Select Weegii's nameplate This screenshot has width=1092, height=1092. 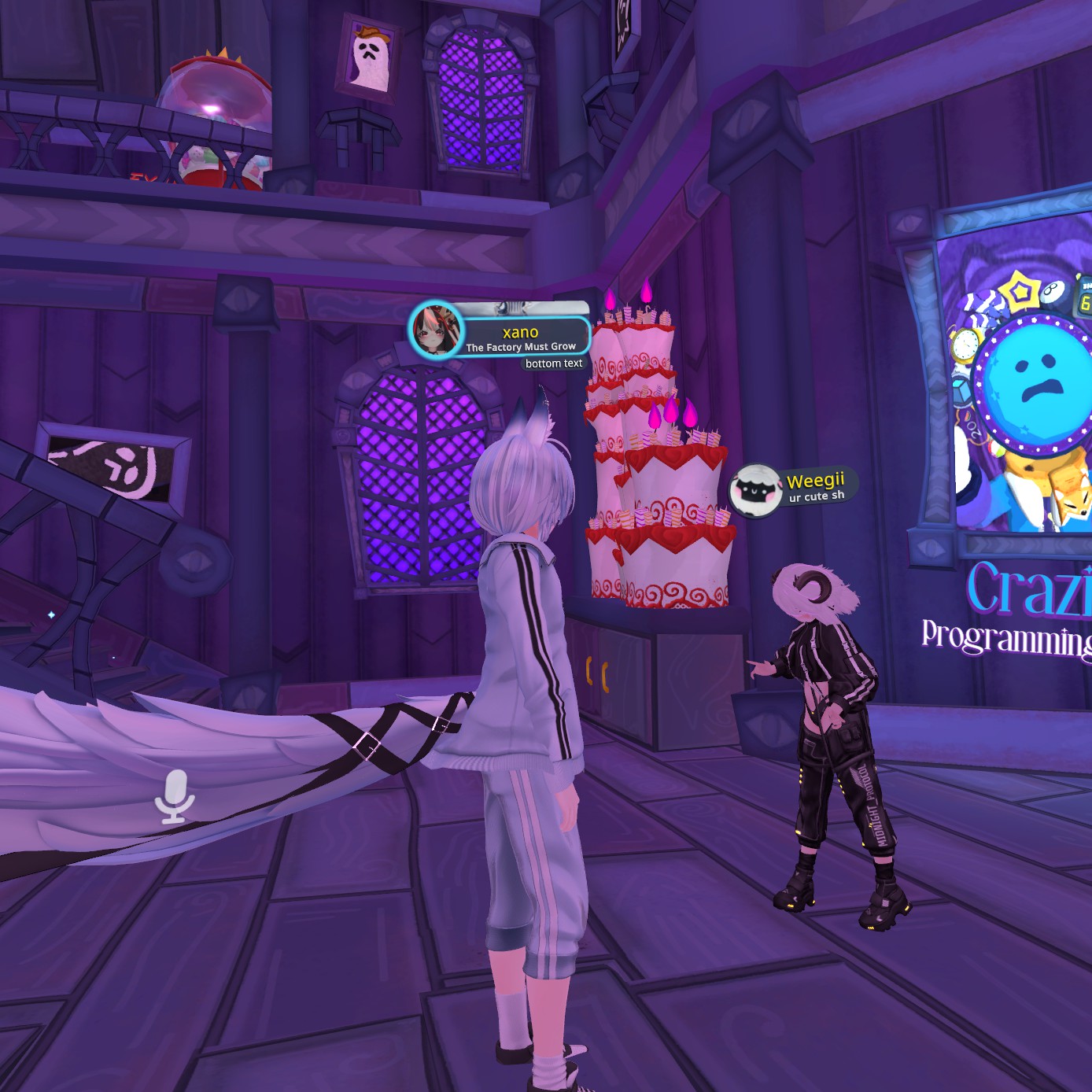click(816, 485)
